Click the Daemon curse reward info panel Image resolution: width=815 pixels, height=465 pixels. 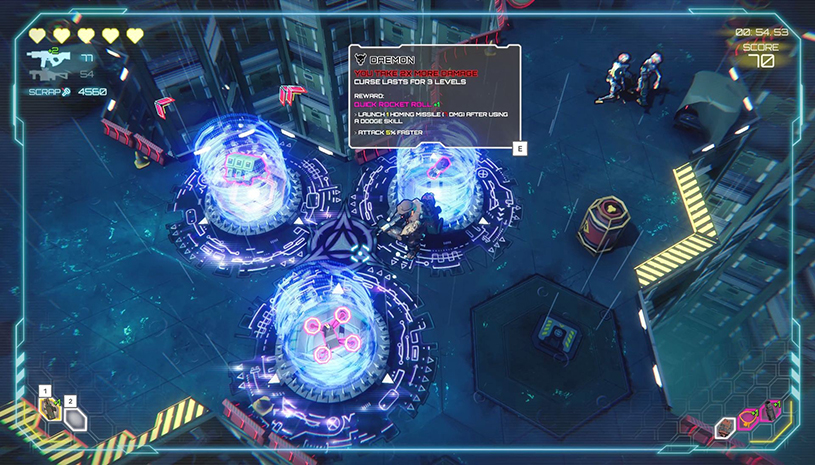434,97
